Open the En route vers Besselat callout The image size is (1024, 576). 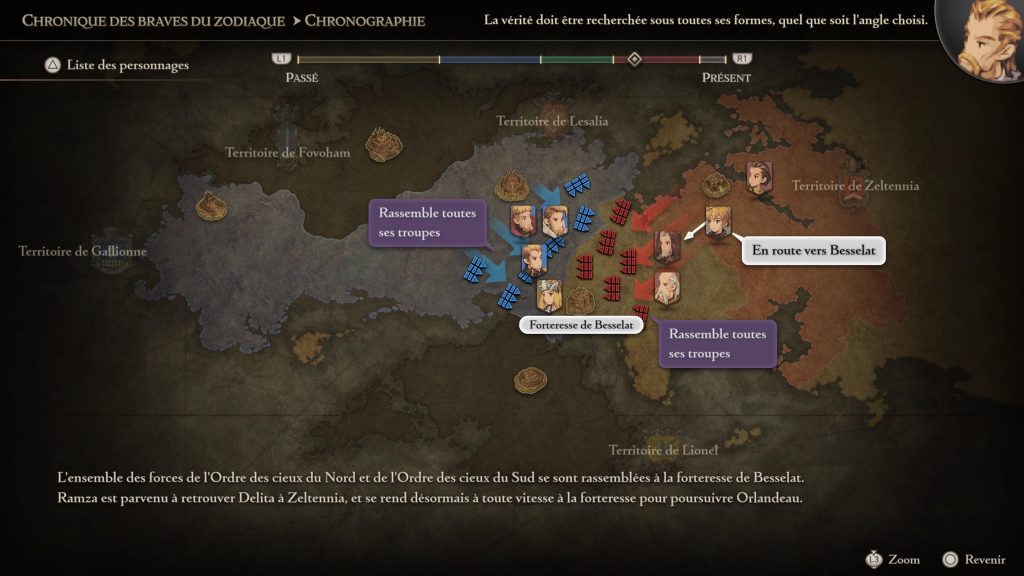tap(814, 251)
